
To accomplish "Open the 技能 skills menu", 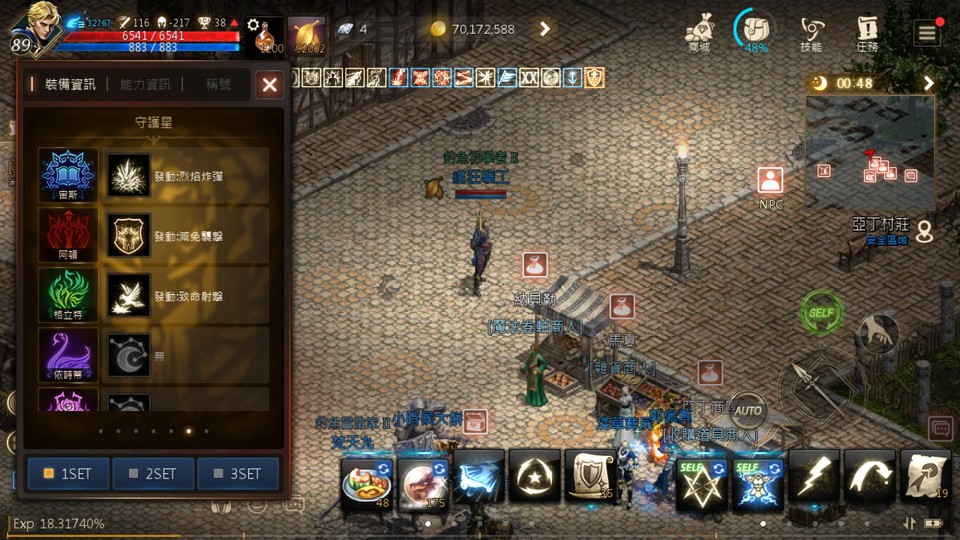I will pos(812,33).
